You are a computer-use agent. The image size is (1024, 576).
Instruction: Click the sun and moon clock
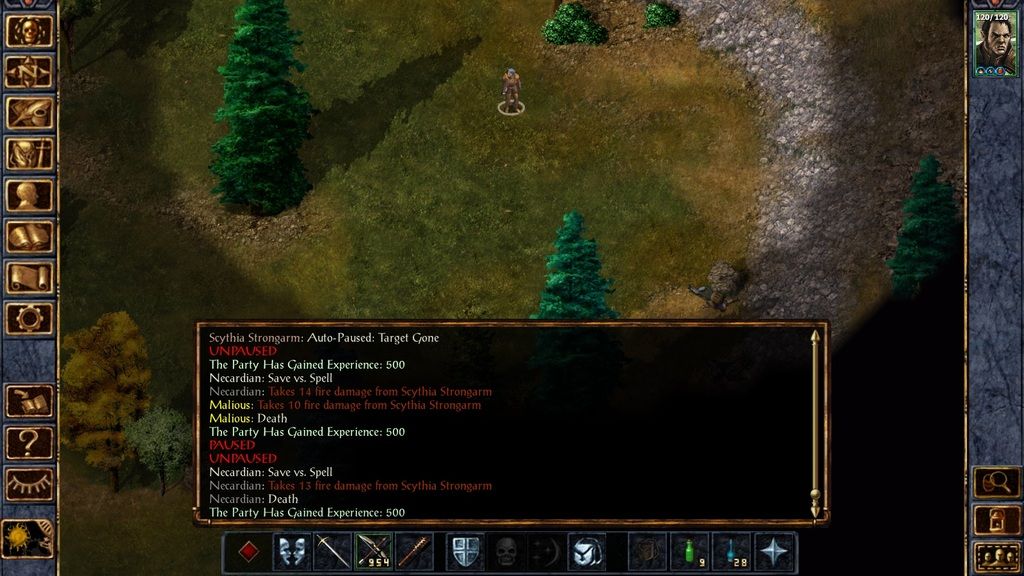pyautogui.click(x=27, y=538)
